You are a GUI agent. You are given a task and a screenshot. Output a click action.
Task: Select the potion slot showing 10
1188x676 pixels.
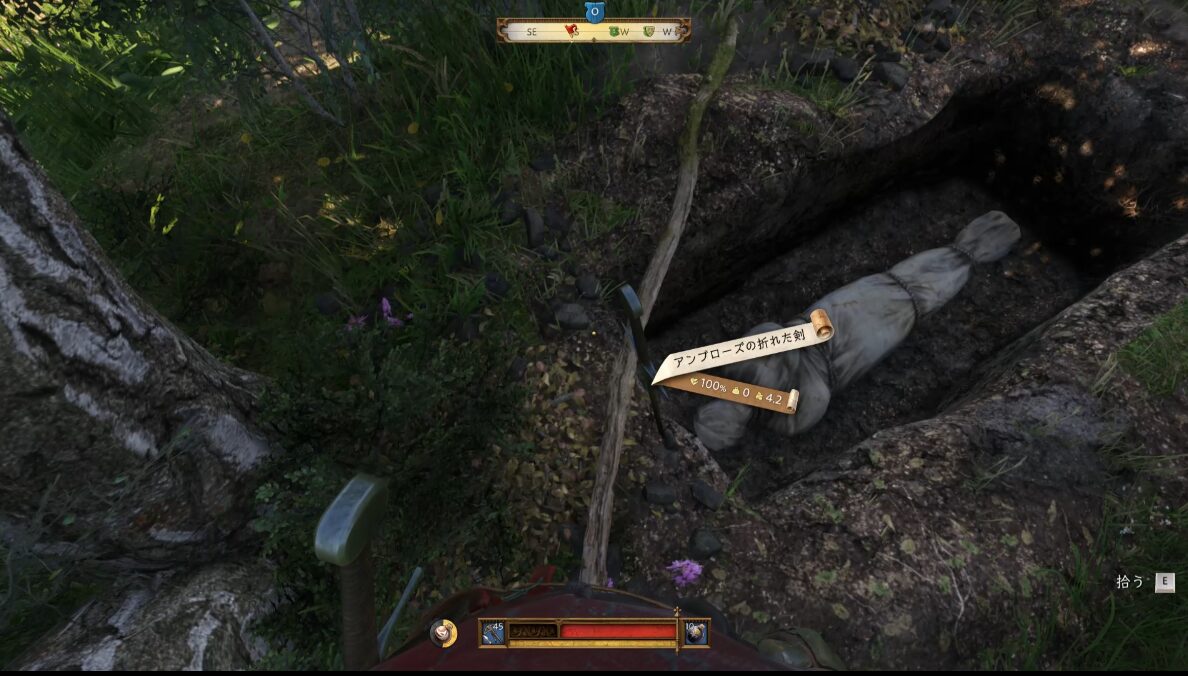(695, 632)
